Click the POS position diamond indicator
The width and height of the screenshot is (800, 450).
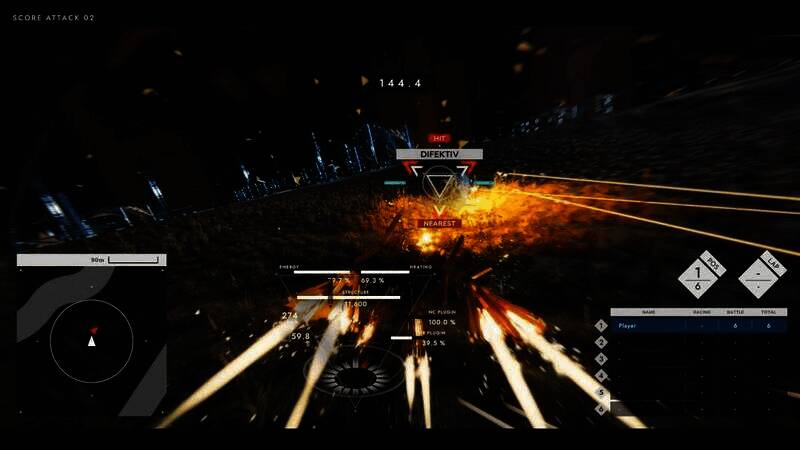point(699,277)
